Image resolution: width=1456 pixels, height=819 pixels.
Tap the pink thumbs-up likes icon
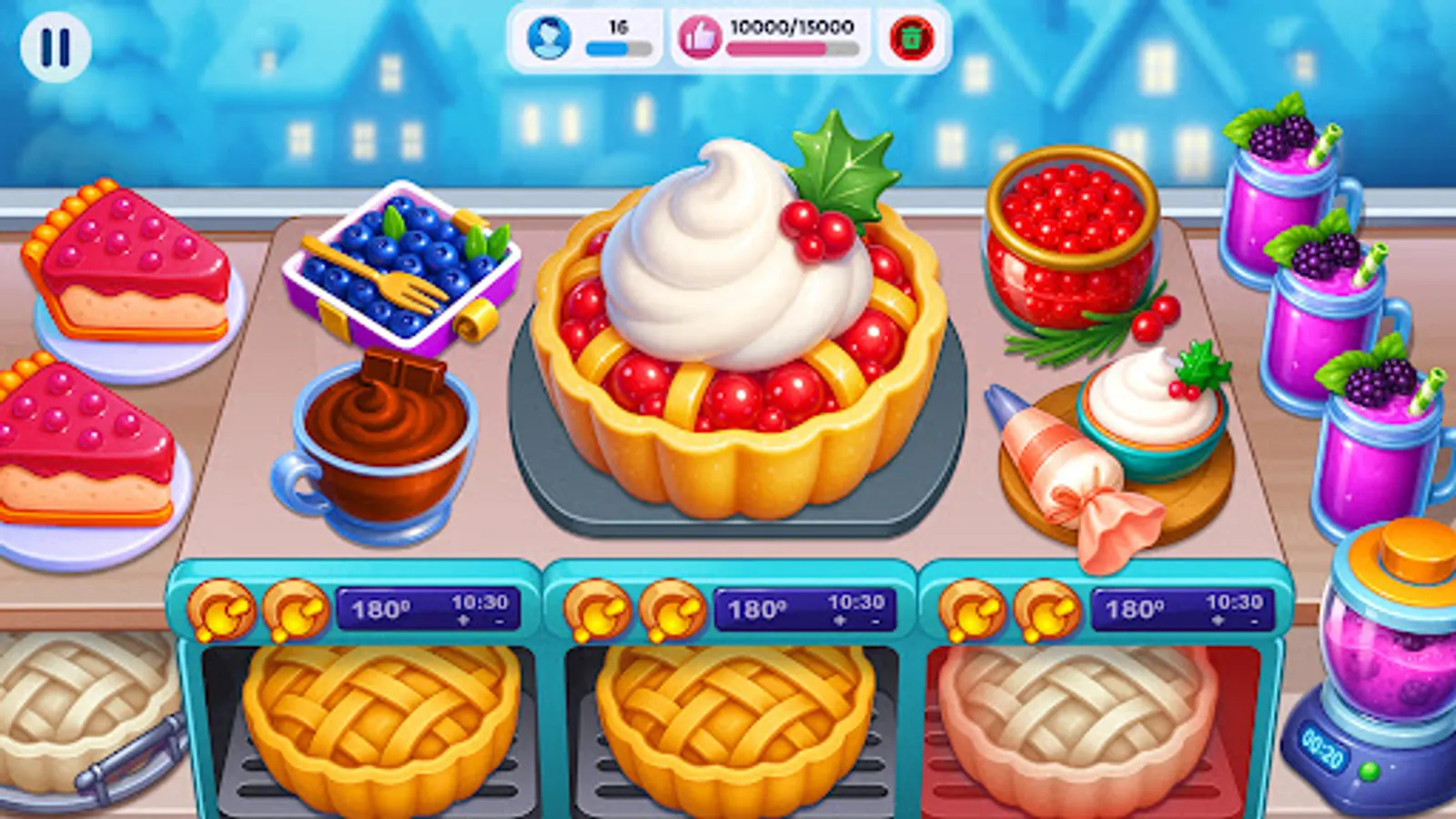(701, 39)
